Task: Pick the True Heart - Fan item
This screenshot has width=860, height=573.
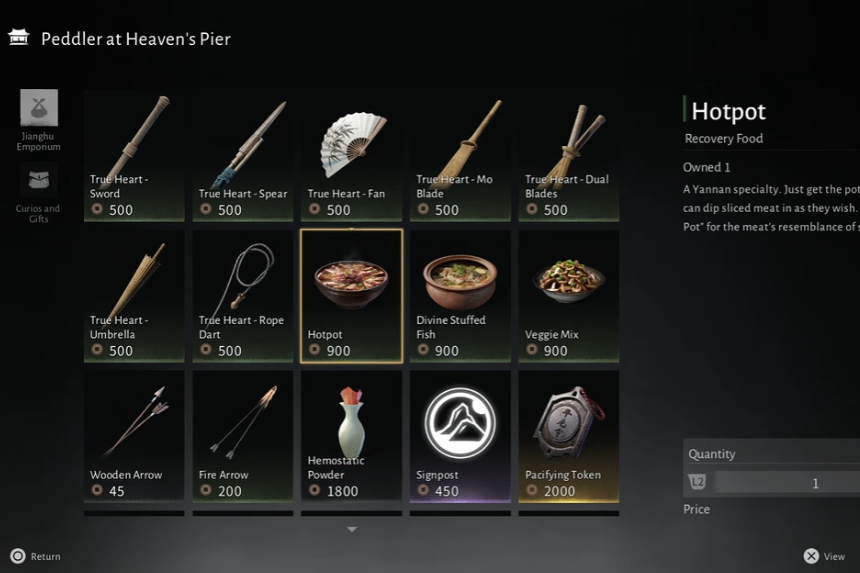Action: pyautogui.click(x=352, y=155)
